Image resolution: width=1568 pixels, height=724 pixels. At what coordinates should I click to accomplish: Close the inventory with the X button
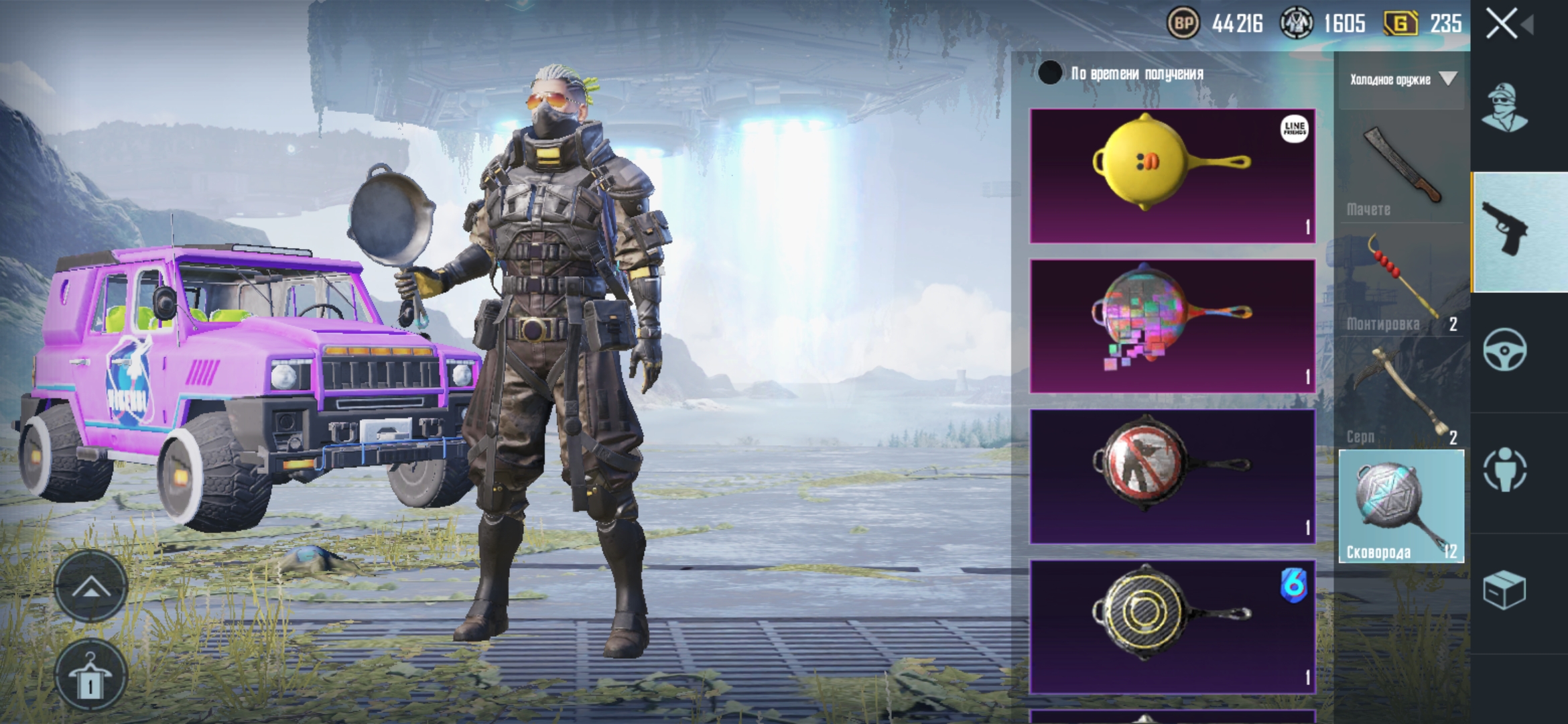(1502, 24)
